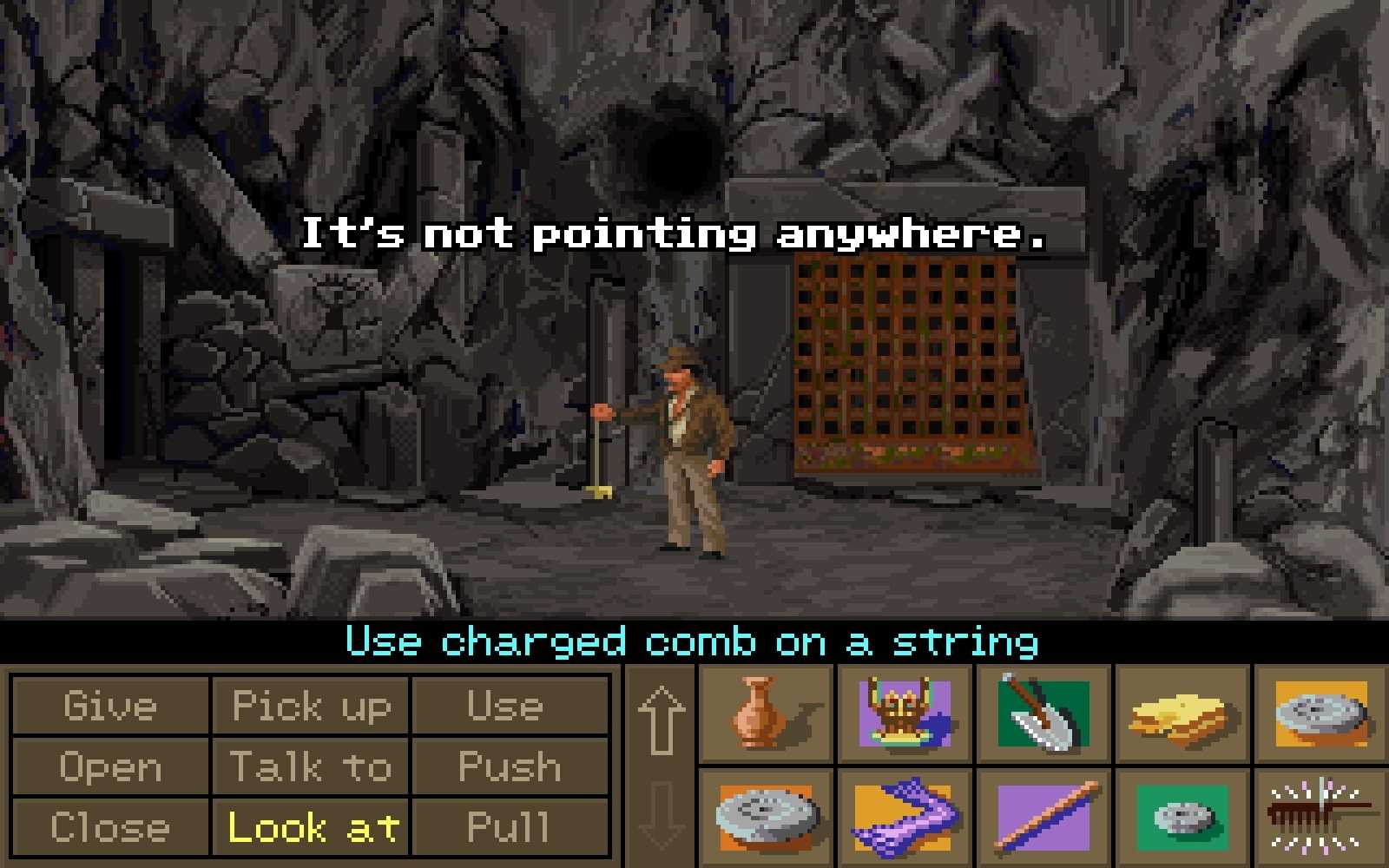The width and height of the screenshot is (1389, 868).
Task: Choose the wooden rod inventory item
Action: pos(1043,816)
